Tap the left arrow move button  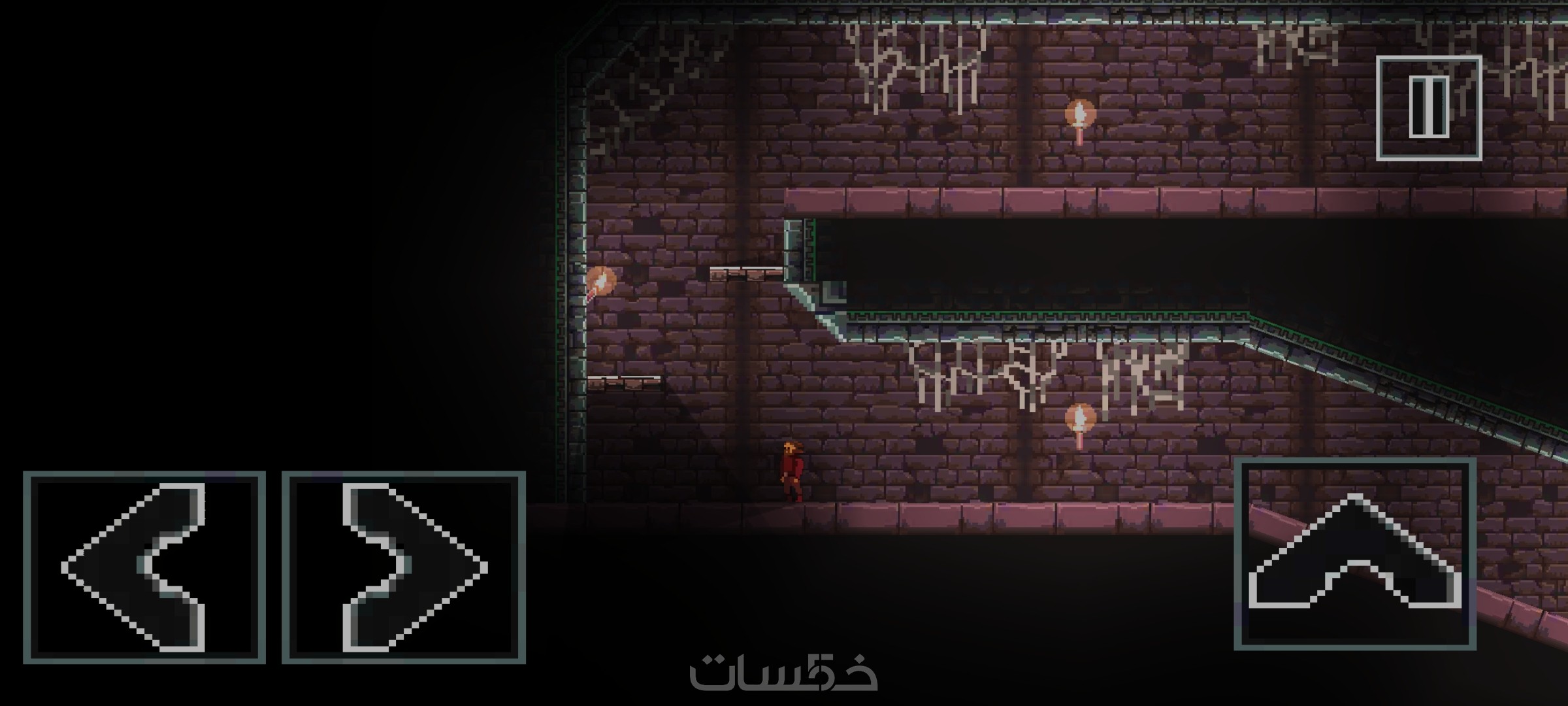tap(144, 567)
